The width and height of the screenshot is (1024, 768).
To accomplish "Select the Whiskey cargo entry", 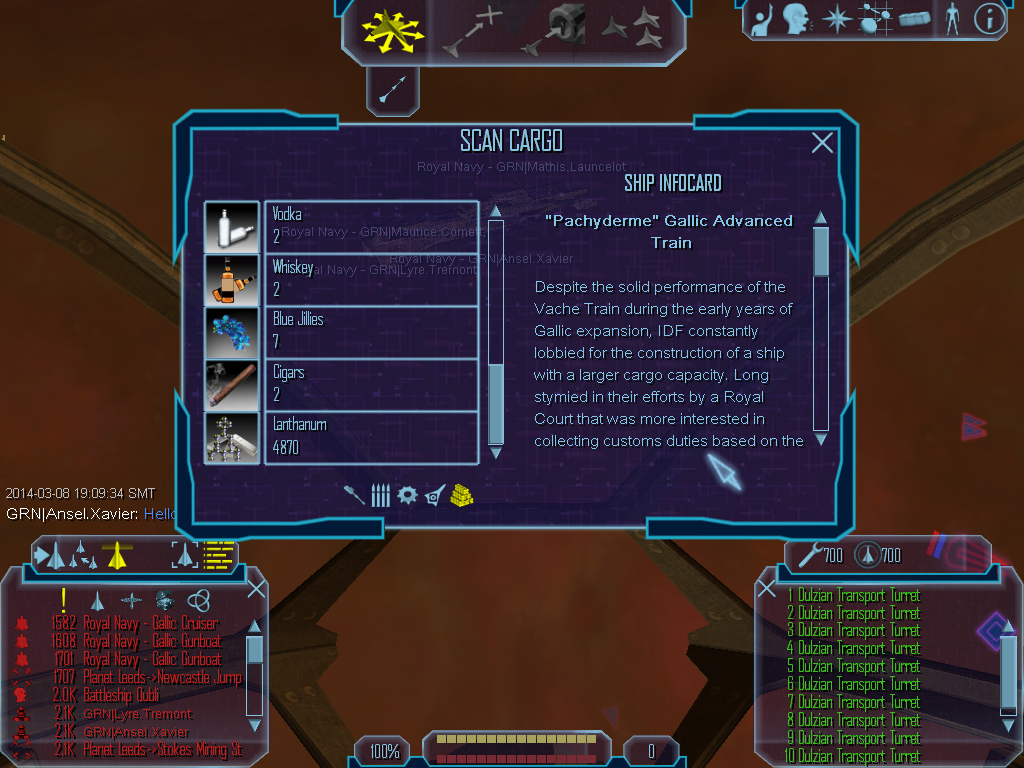I will (x=372, y=279).
